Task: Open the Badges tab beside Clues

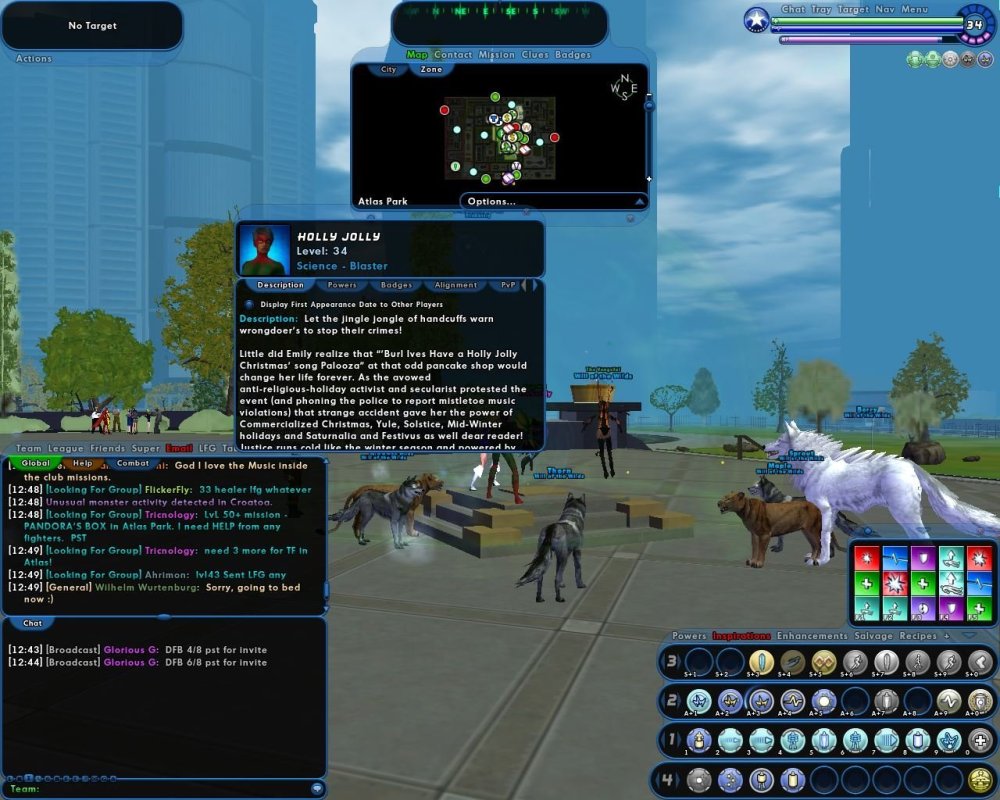Action: click(573, 55)
